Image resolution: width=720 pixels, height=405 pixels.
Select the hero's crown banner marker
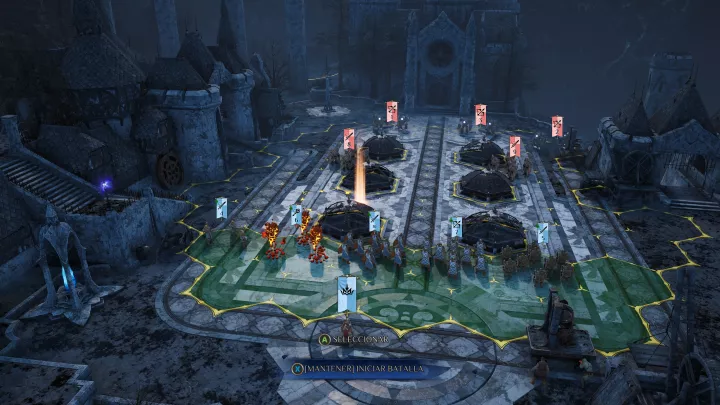click(x=347, y=290)
